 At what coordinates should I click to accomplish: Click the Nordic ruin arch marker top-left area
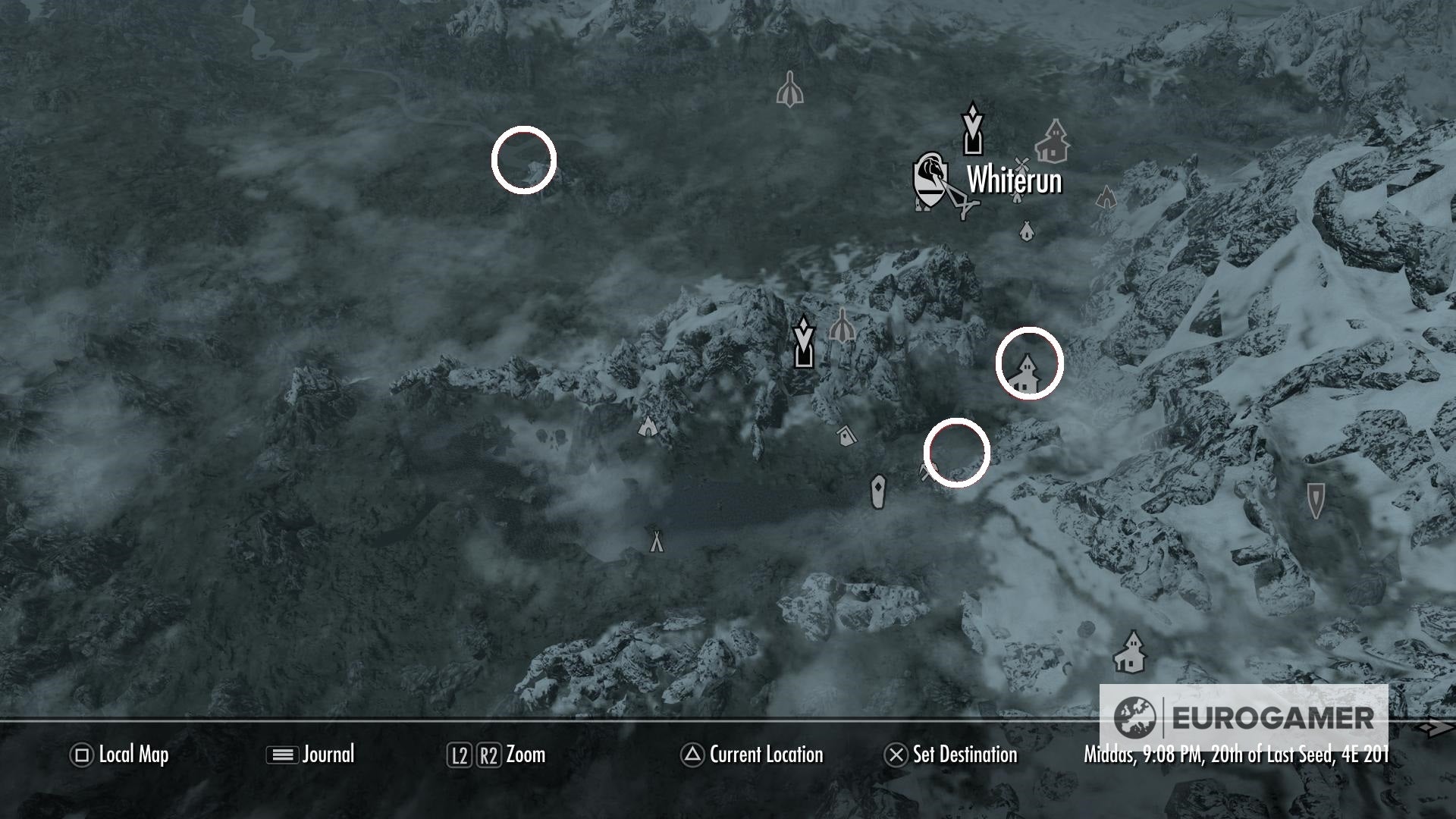[x=789, y=89]
